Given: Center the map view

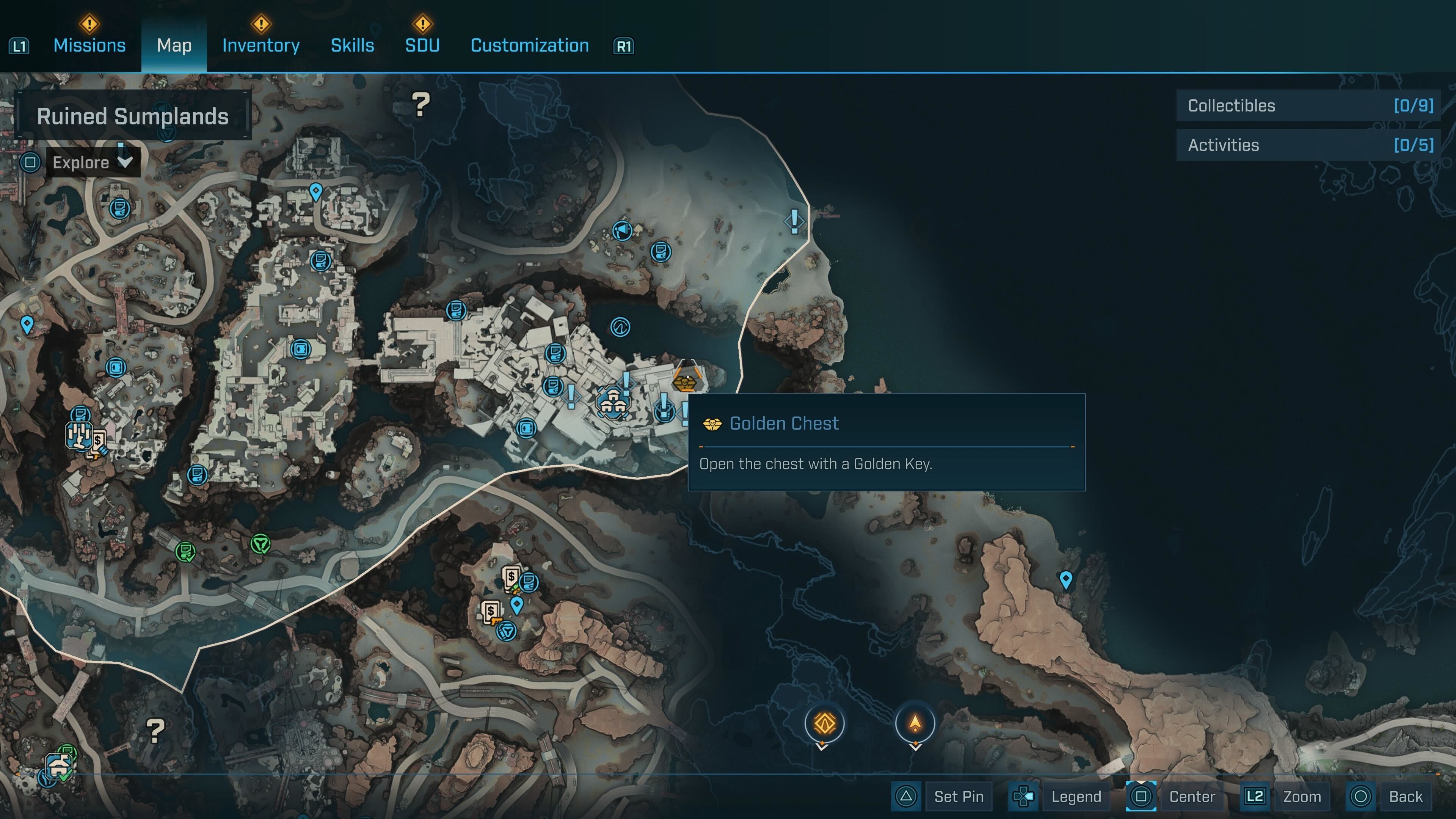Looking at the screenshot, I should 1191,796.
